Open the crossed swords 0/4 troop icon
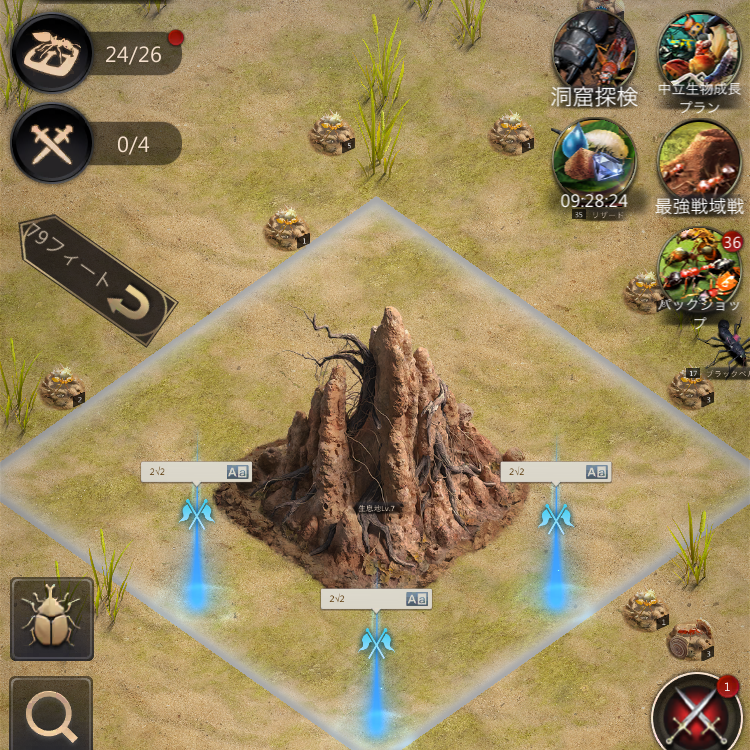750x750 pixels. tap(52, 143)
